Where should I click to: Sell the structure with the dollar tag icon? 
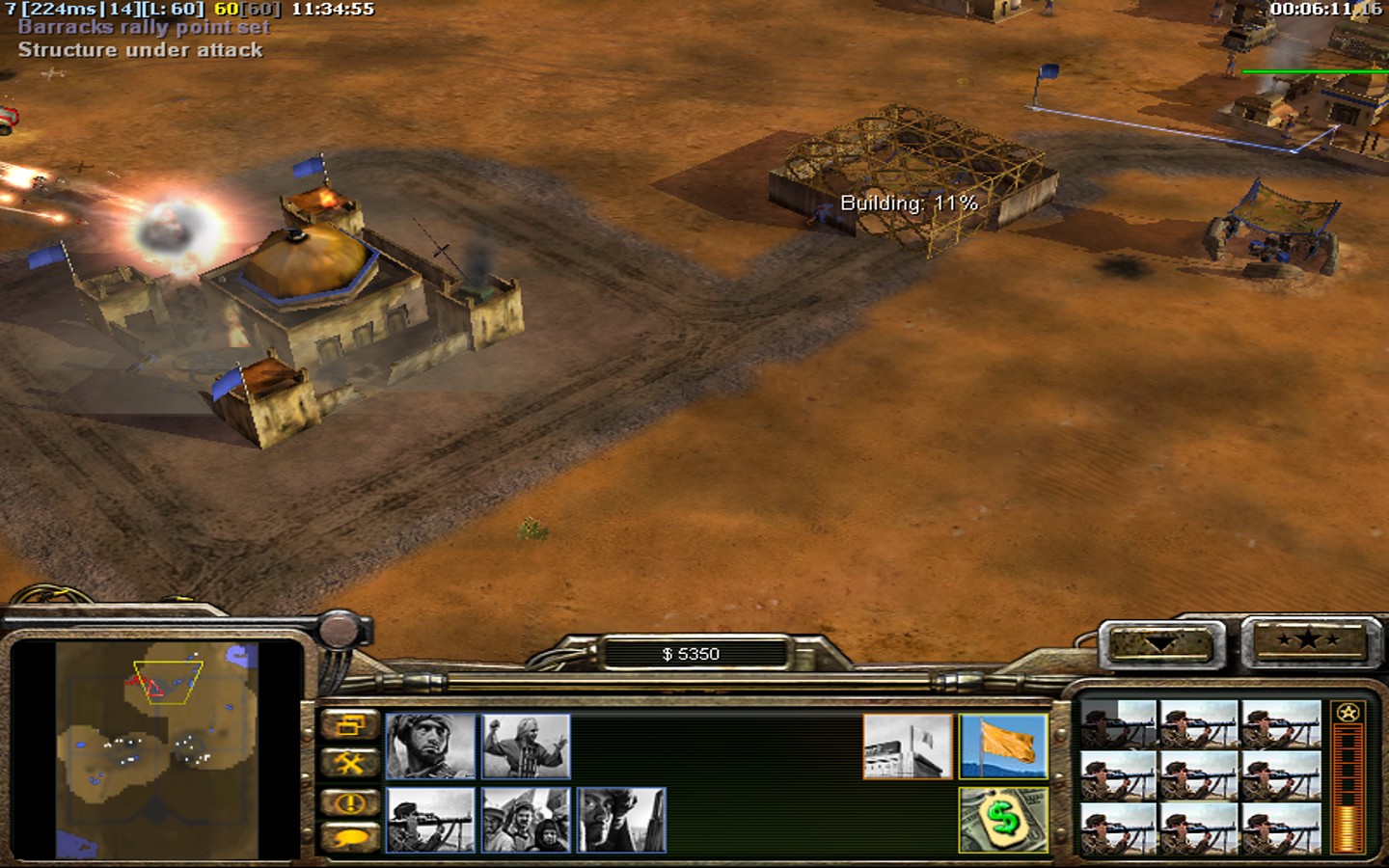(x=1003, y=820)
